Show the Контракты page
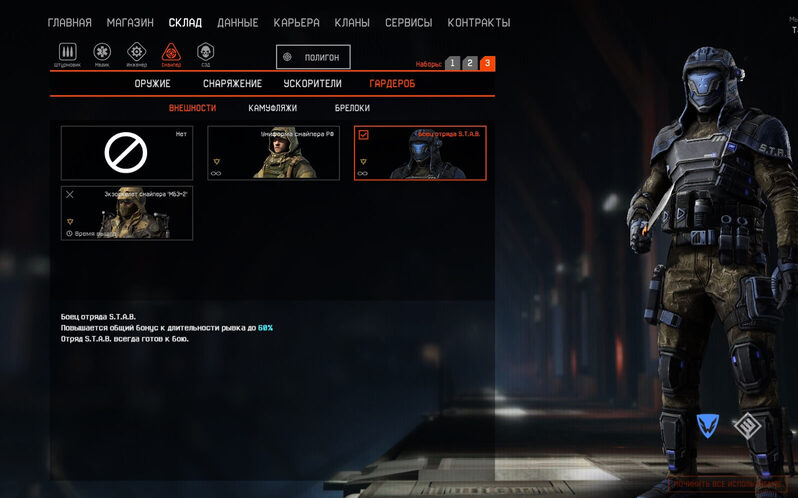Screen dimensions: 798x498 coord(478,22)
